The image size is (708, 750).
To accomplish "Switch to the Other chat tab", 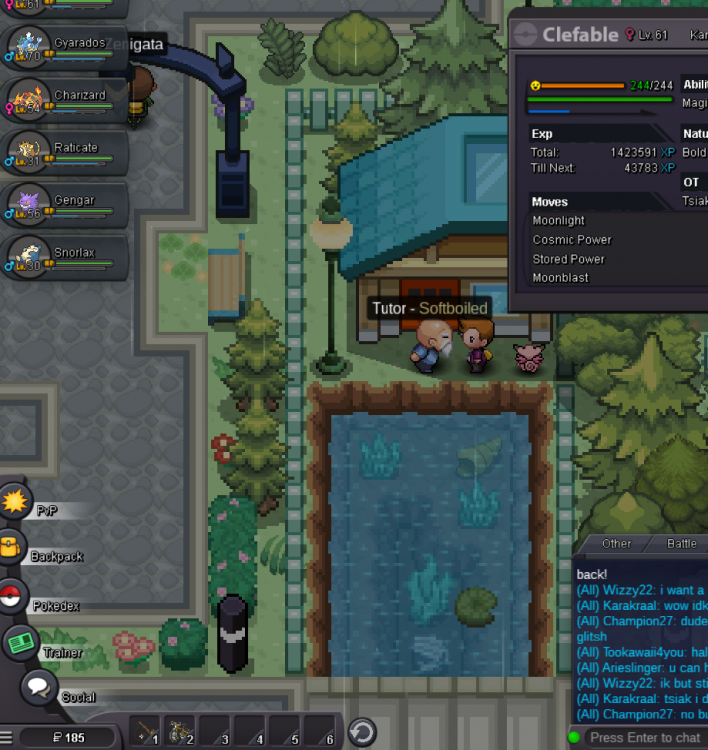I will click(616, 543).
